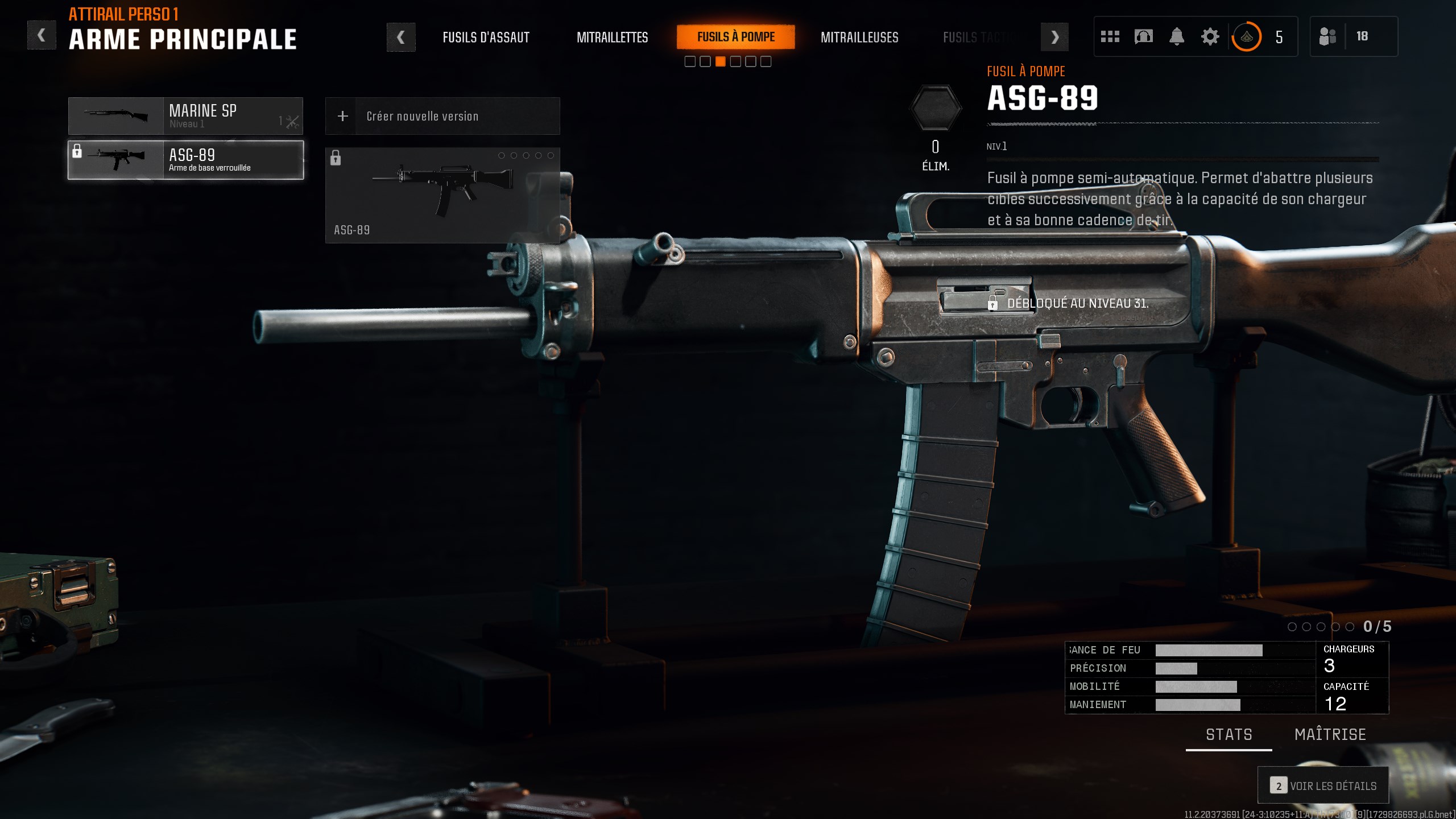
Task: Navigate back using the top-left chevron arrow
Action: [x=42, y=34]
